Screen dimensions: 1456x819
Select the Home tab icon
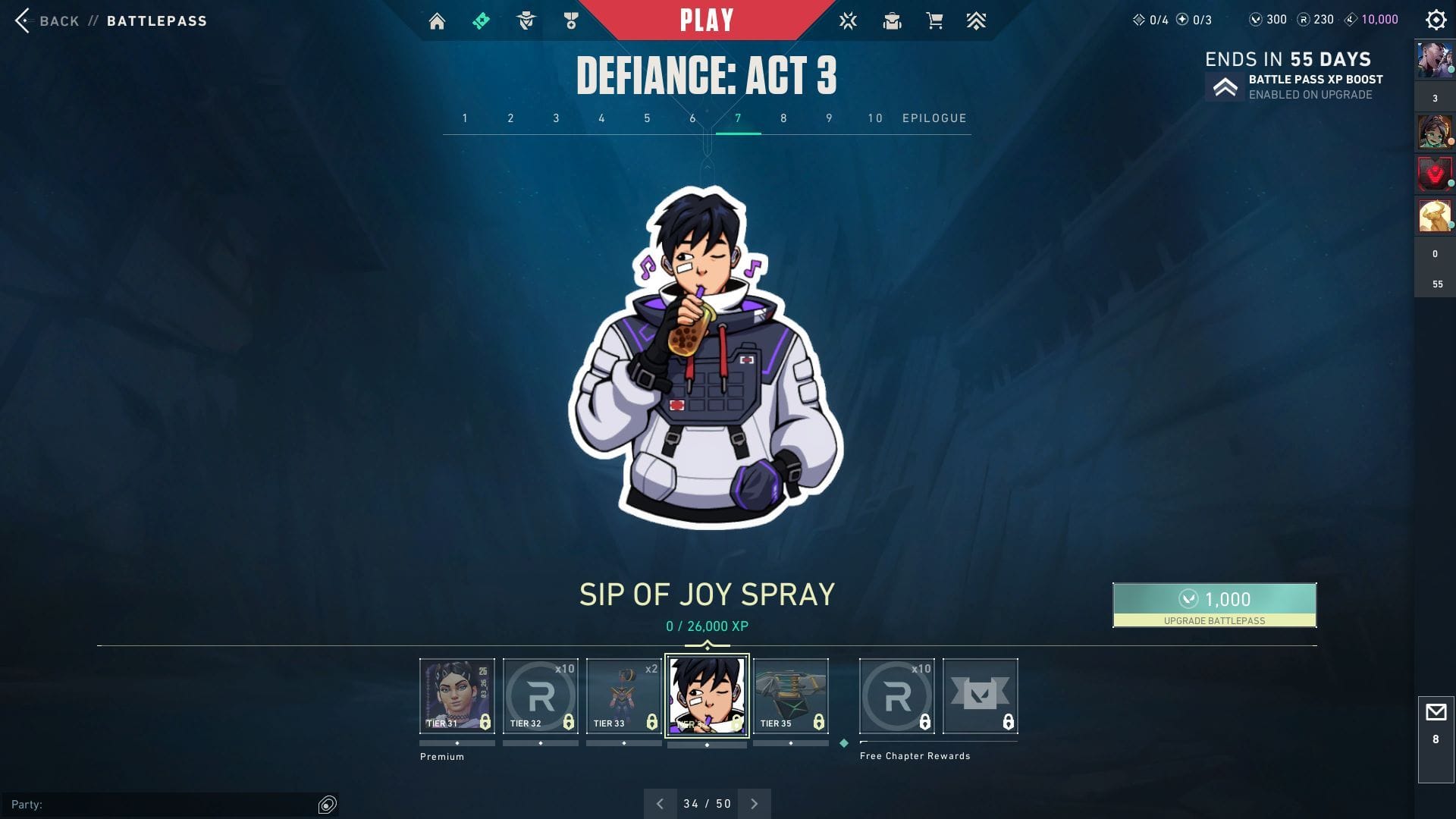[x=438, y=20]
